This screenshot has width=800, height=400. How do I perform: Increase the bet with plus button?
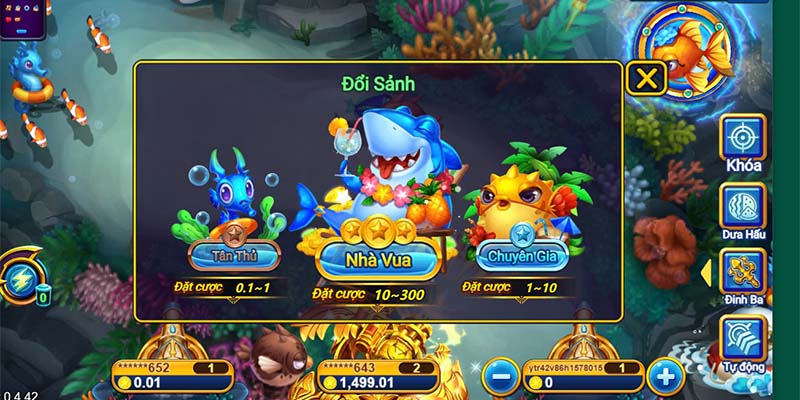point(663,376)
